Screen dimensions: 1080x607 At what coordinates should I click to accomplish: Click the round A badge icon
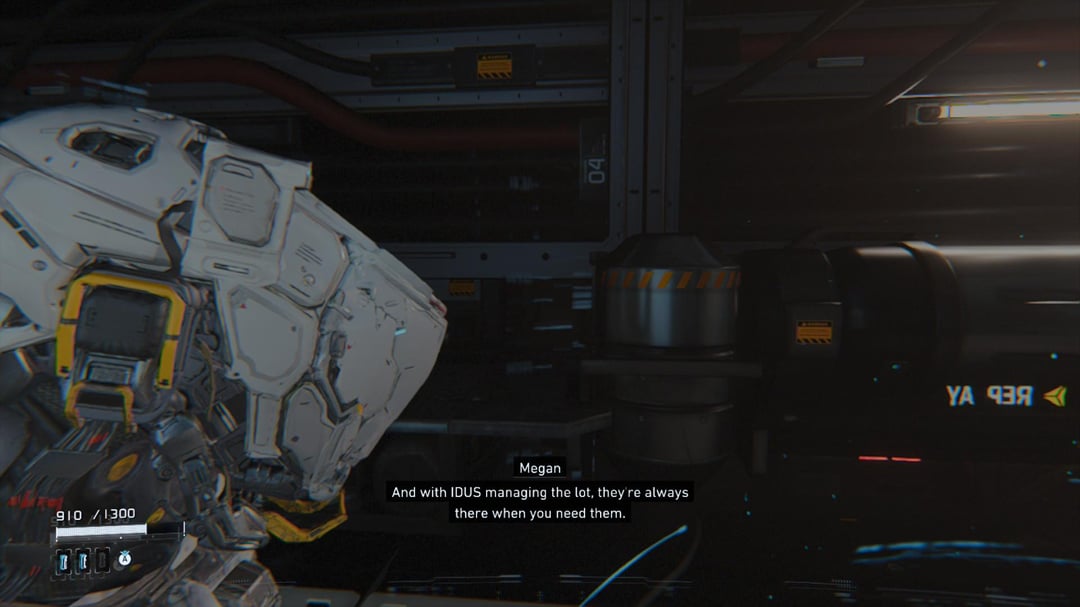[126, 558]
